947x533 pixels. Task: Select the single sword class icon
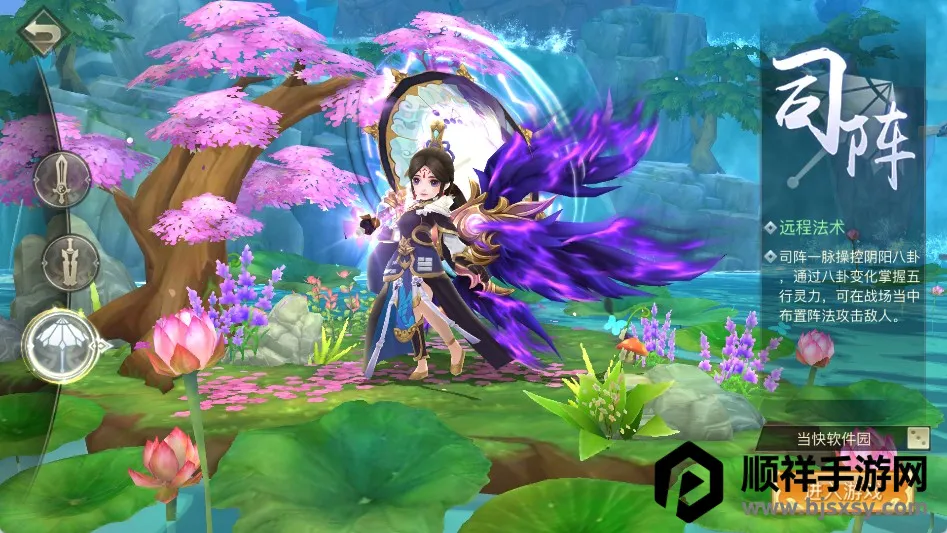(62, 178)
